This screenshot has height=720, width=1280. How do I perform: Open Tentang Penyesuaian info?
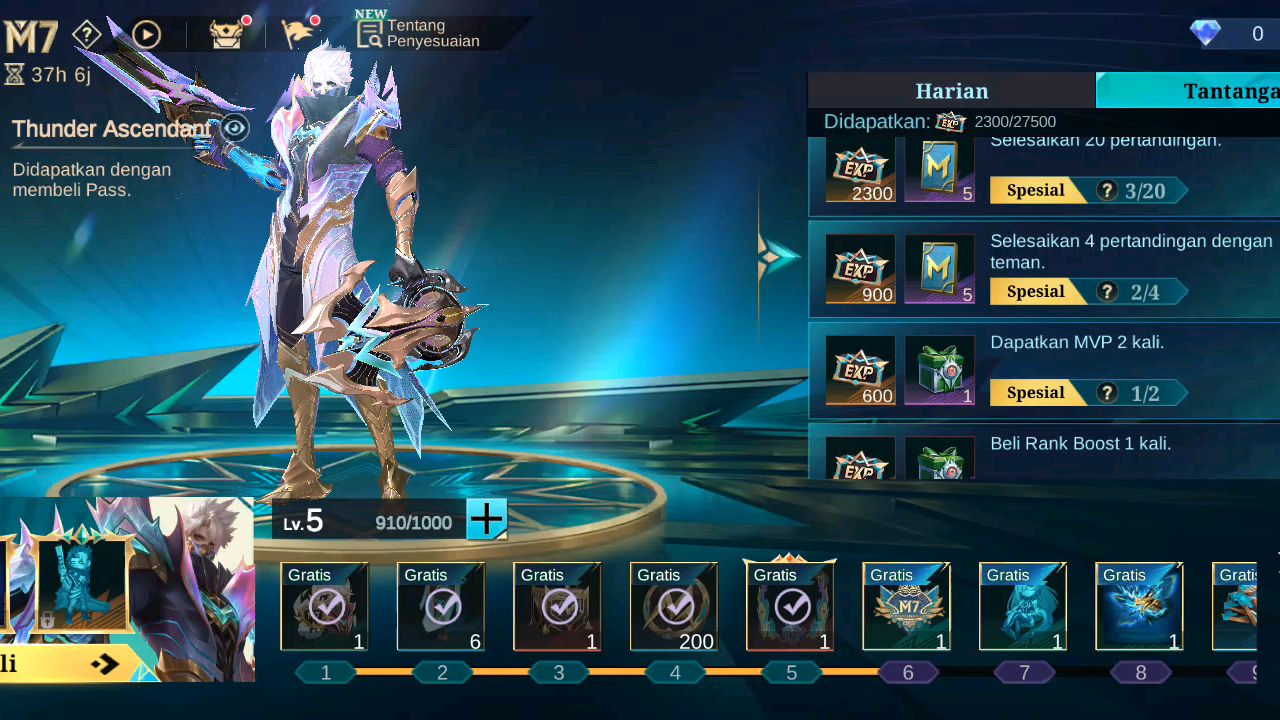pyautogui.click(x=420, y=33)
